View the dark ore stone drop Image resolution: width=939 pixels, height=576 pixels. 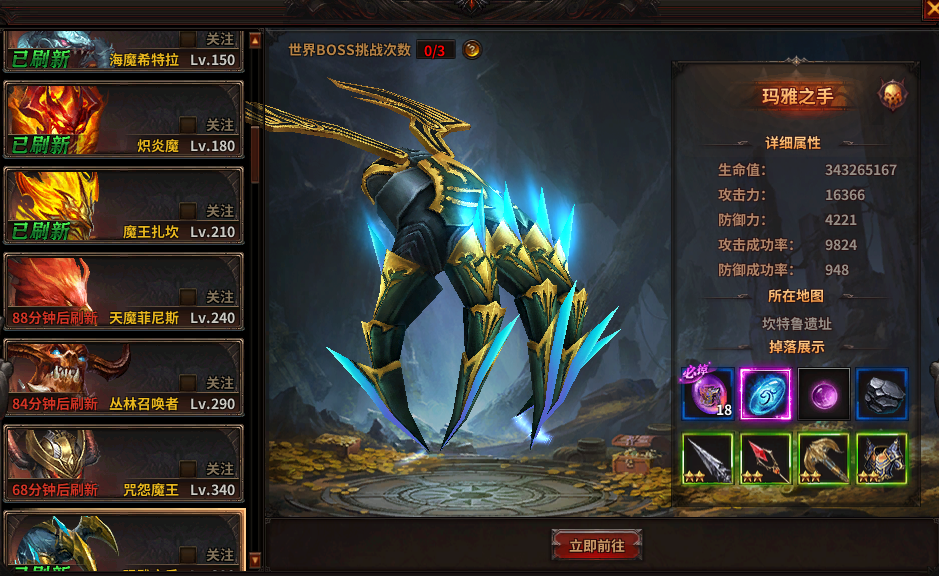(x=882, y=394)
